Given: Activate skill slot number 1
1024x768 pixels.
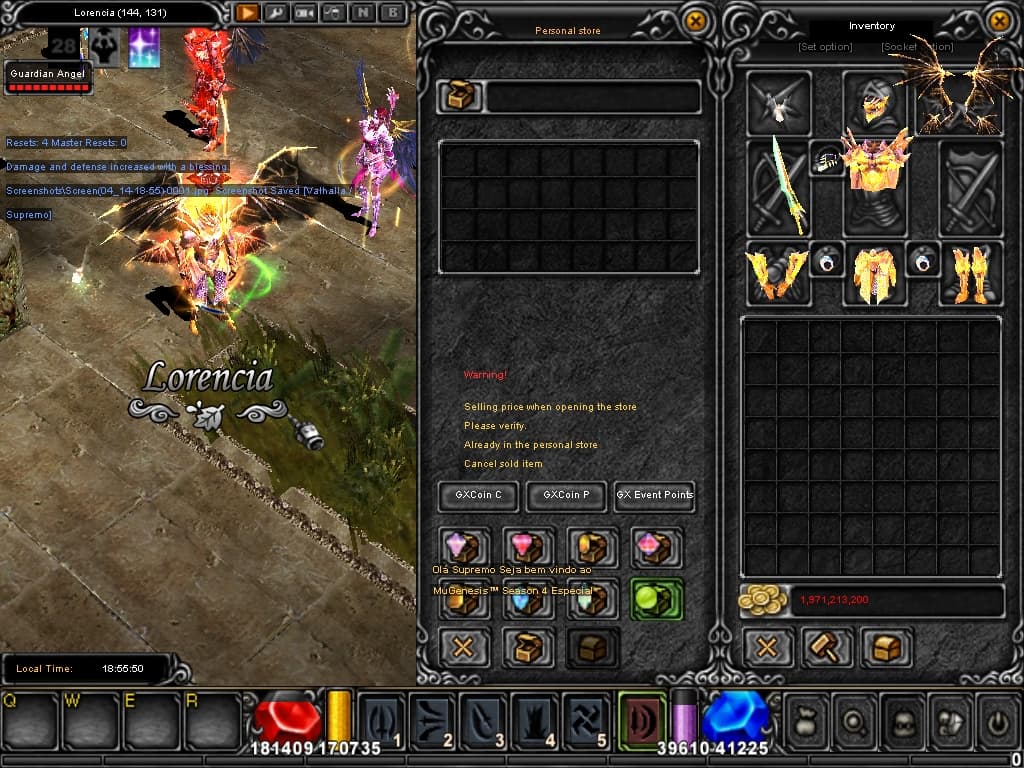Looking at the screenshot, I should click(382, 720).
